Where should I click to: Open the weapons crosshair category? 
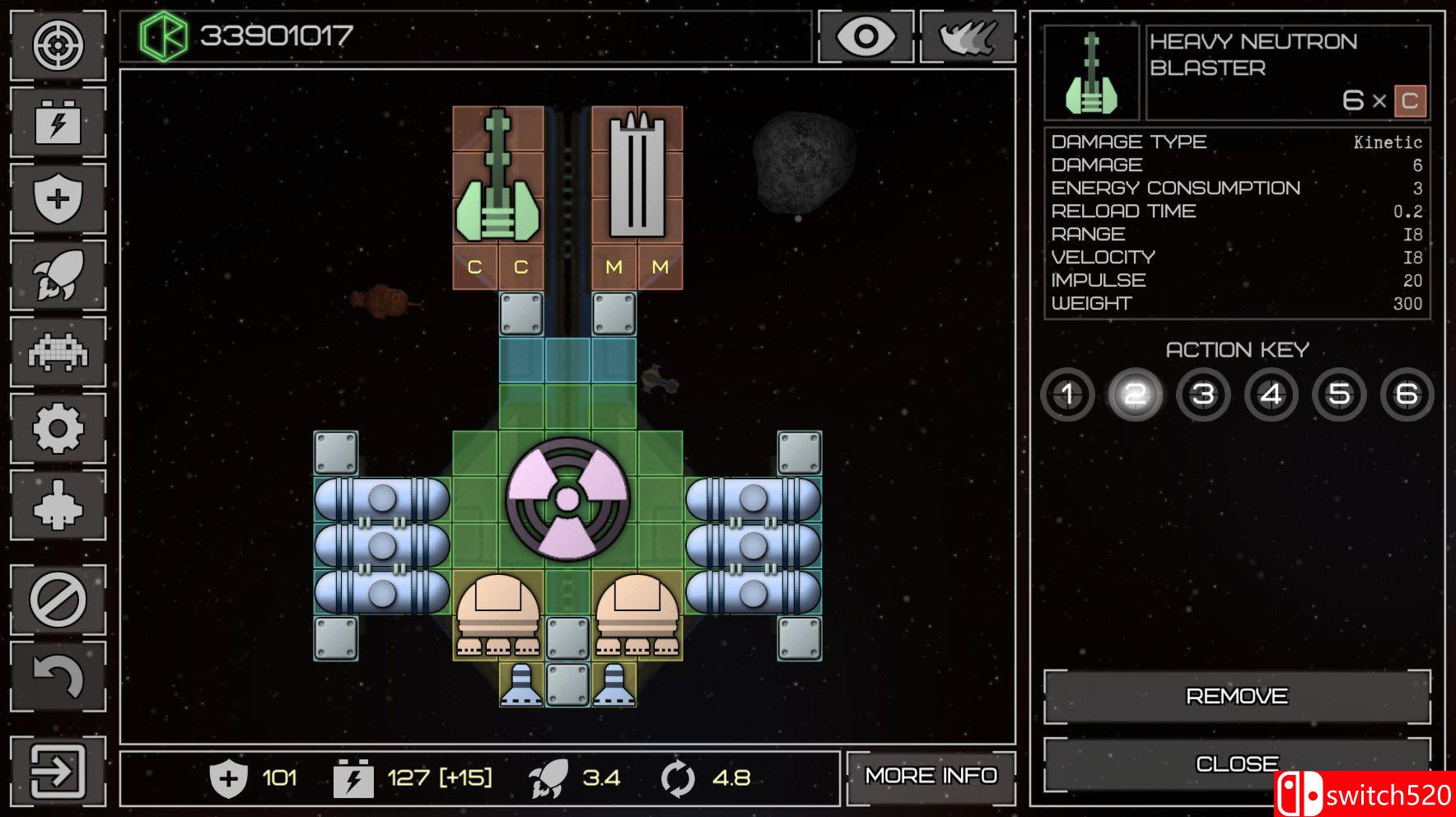58,46
